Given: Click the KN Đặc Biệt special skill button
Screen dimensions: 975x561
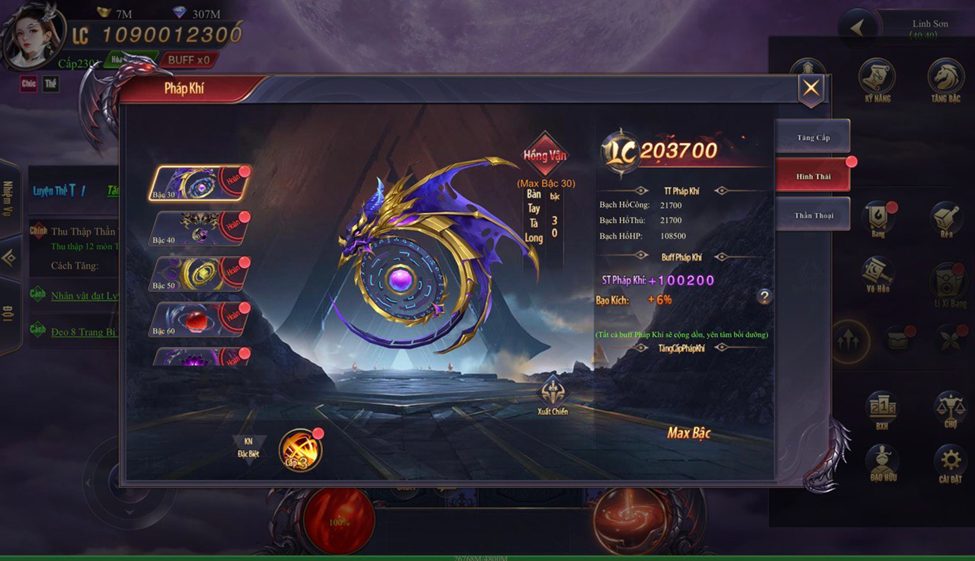Looking at the screenshot, I should (x=249, y=447).
